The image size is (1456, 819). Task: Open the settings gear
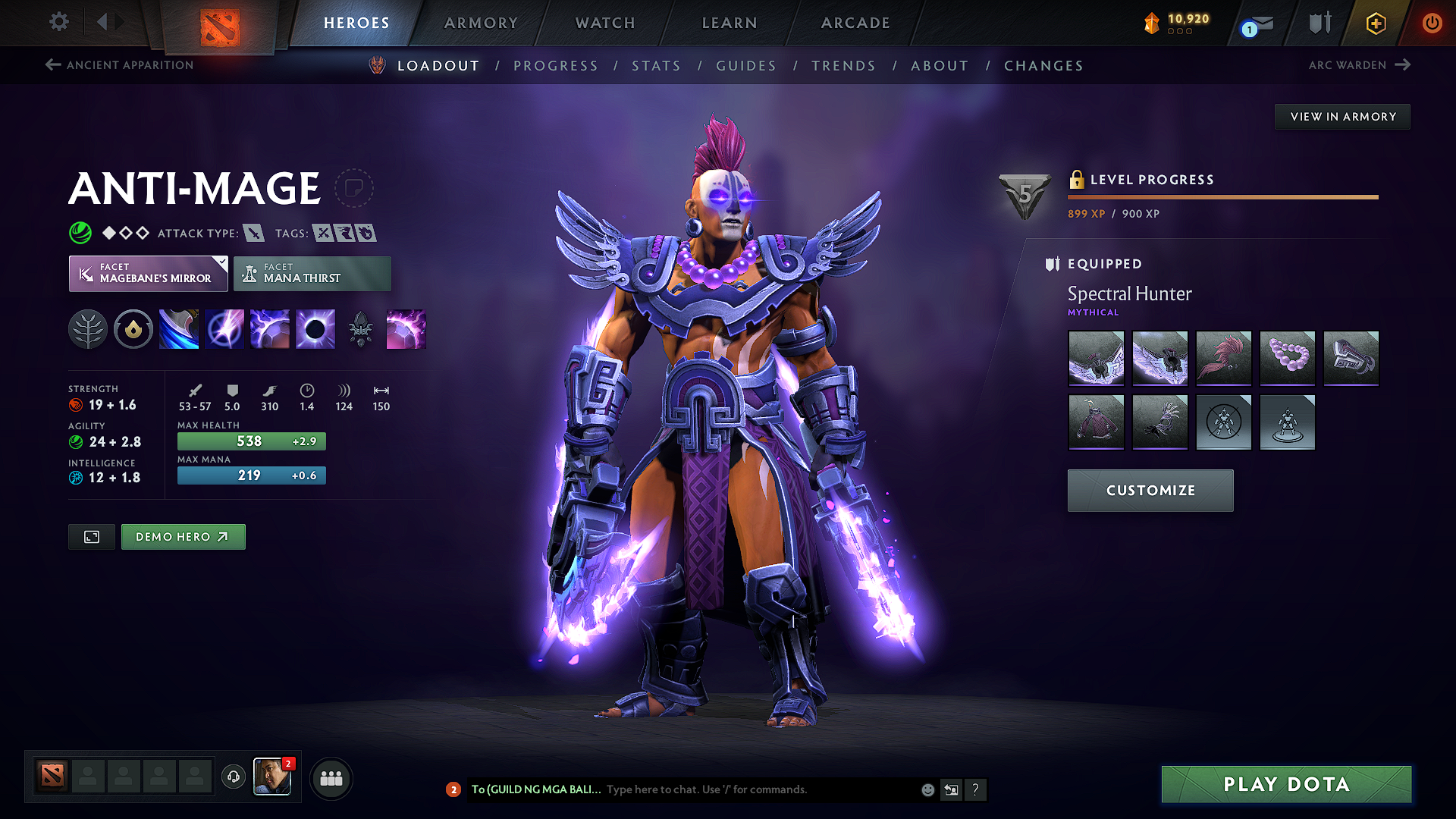[58, 22]
